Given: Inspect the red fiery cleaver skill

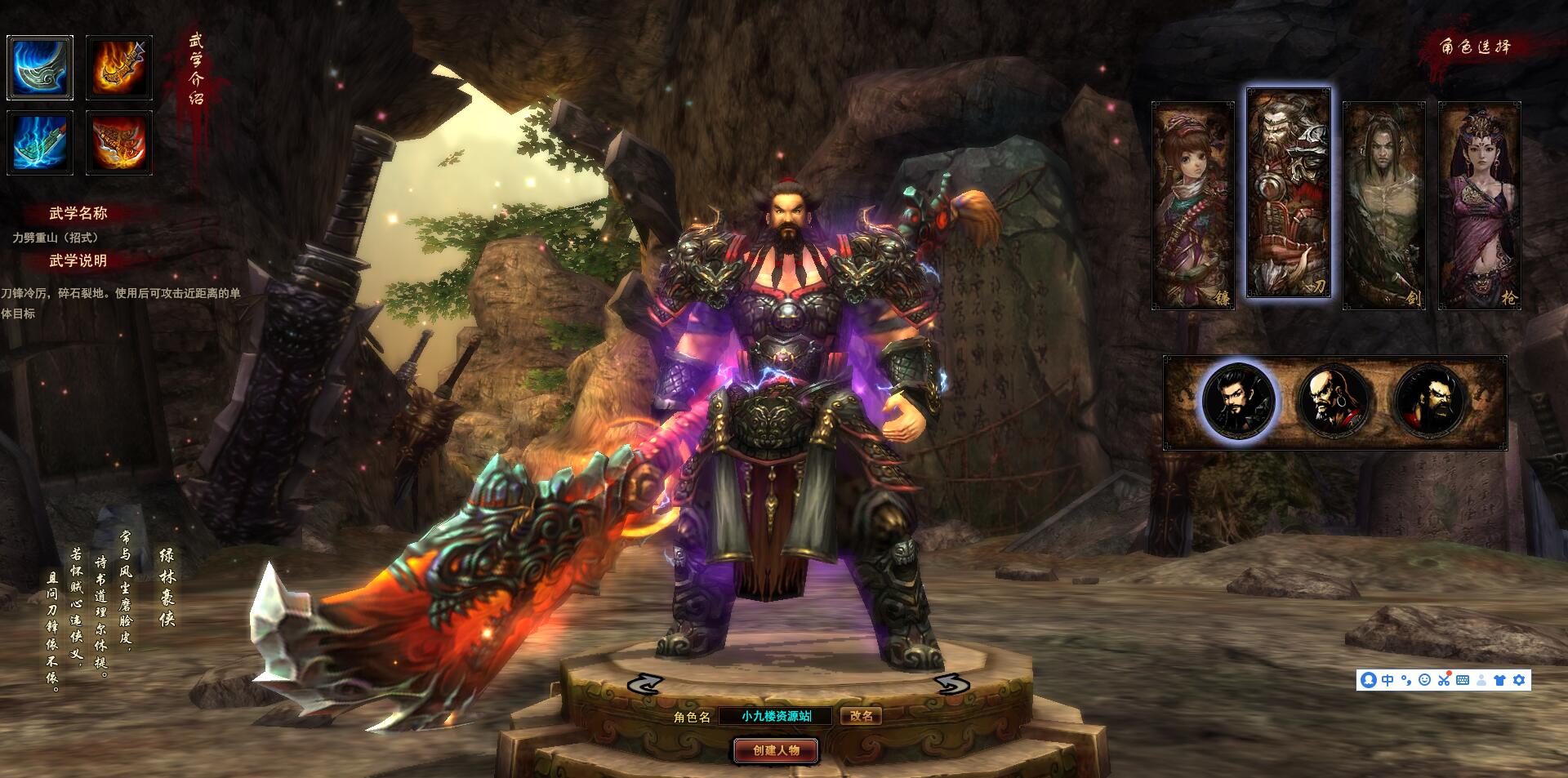Looking at the screenshot, I should (119, 143).
